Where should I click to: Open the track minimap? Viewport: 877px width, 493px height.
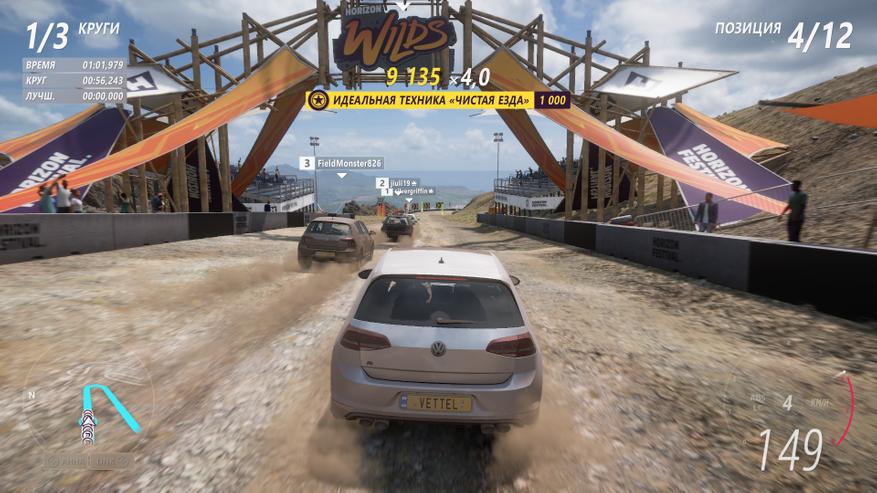tap(89, 407)
